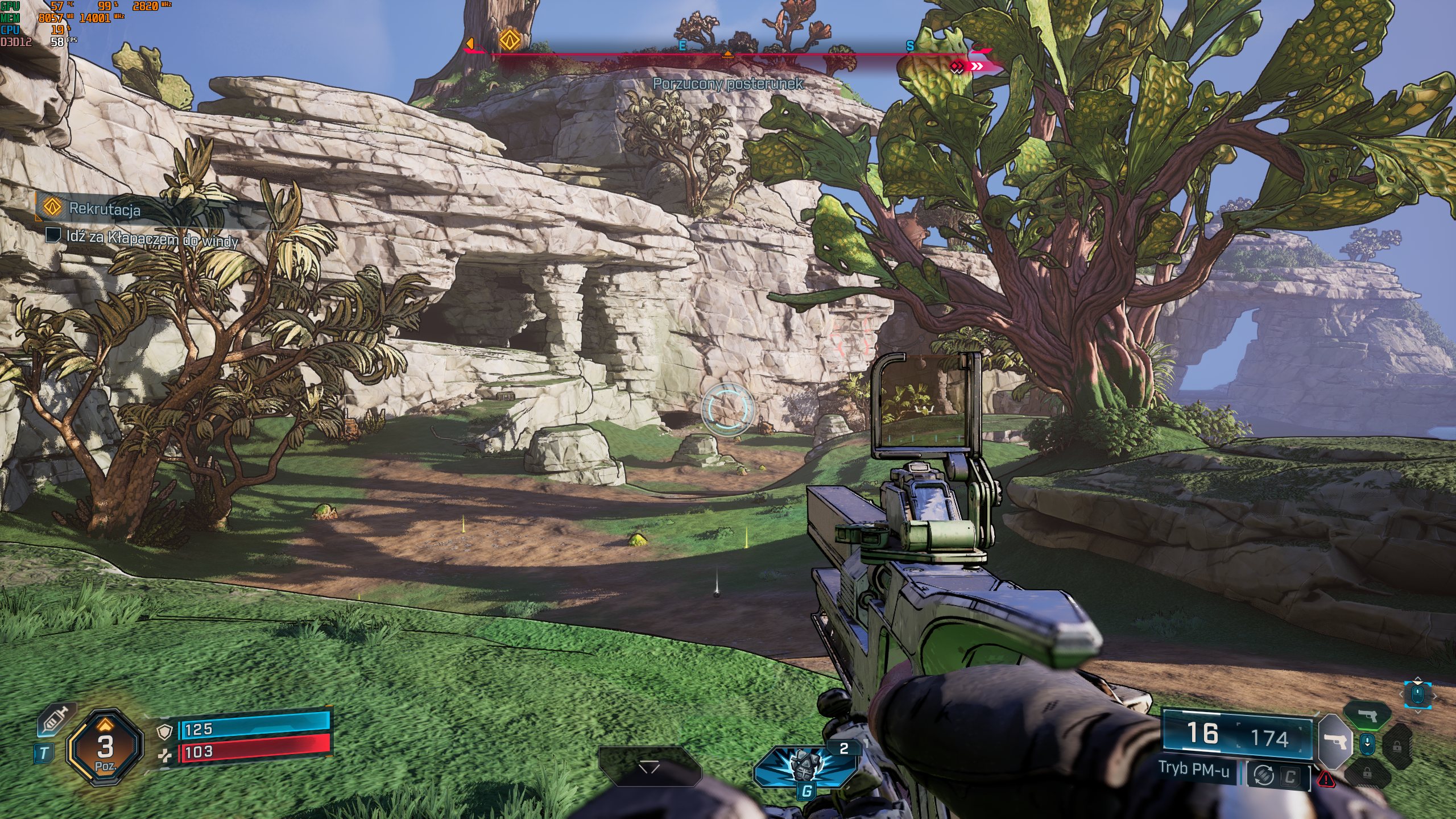Switch to the green-framed pistol slot
This screenshot has width=1456, height=819.
pos(1367,716)
